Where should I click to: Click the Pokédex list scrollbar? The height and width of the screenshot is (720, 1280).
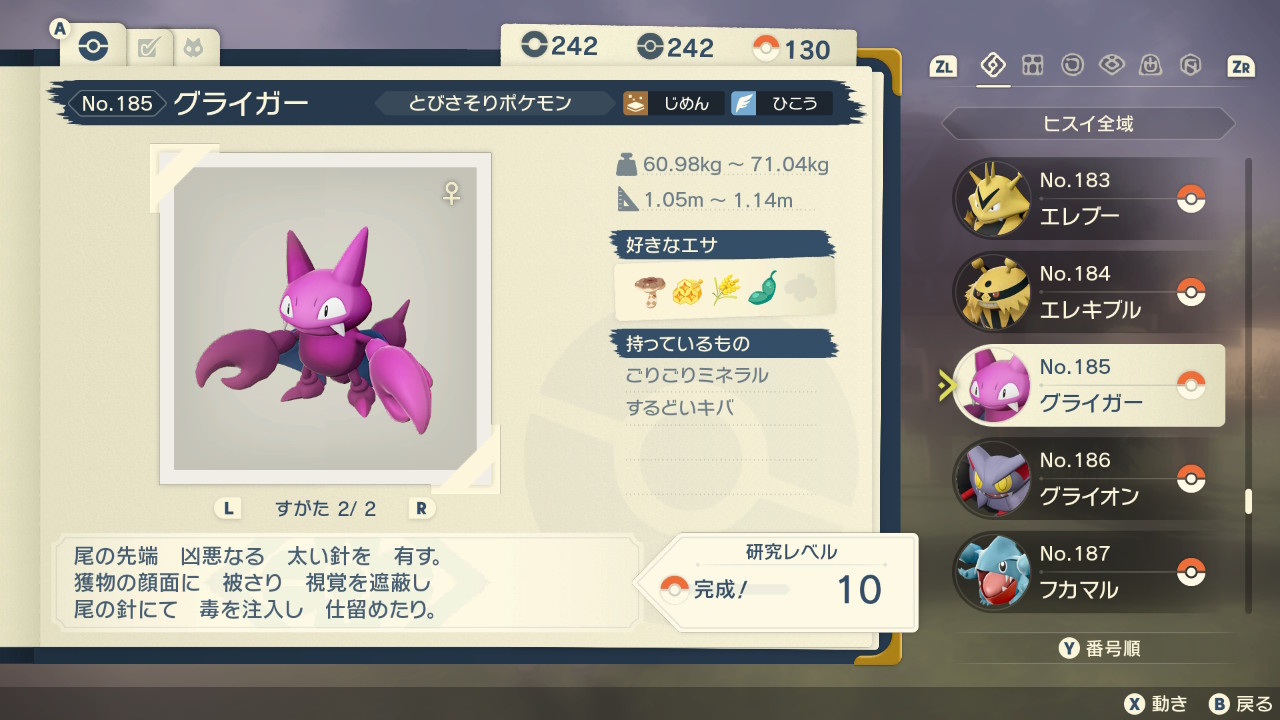pyautogui.click(x=1248, y=500)
